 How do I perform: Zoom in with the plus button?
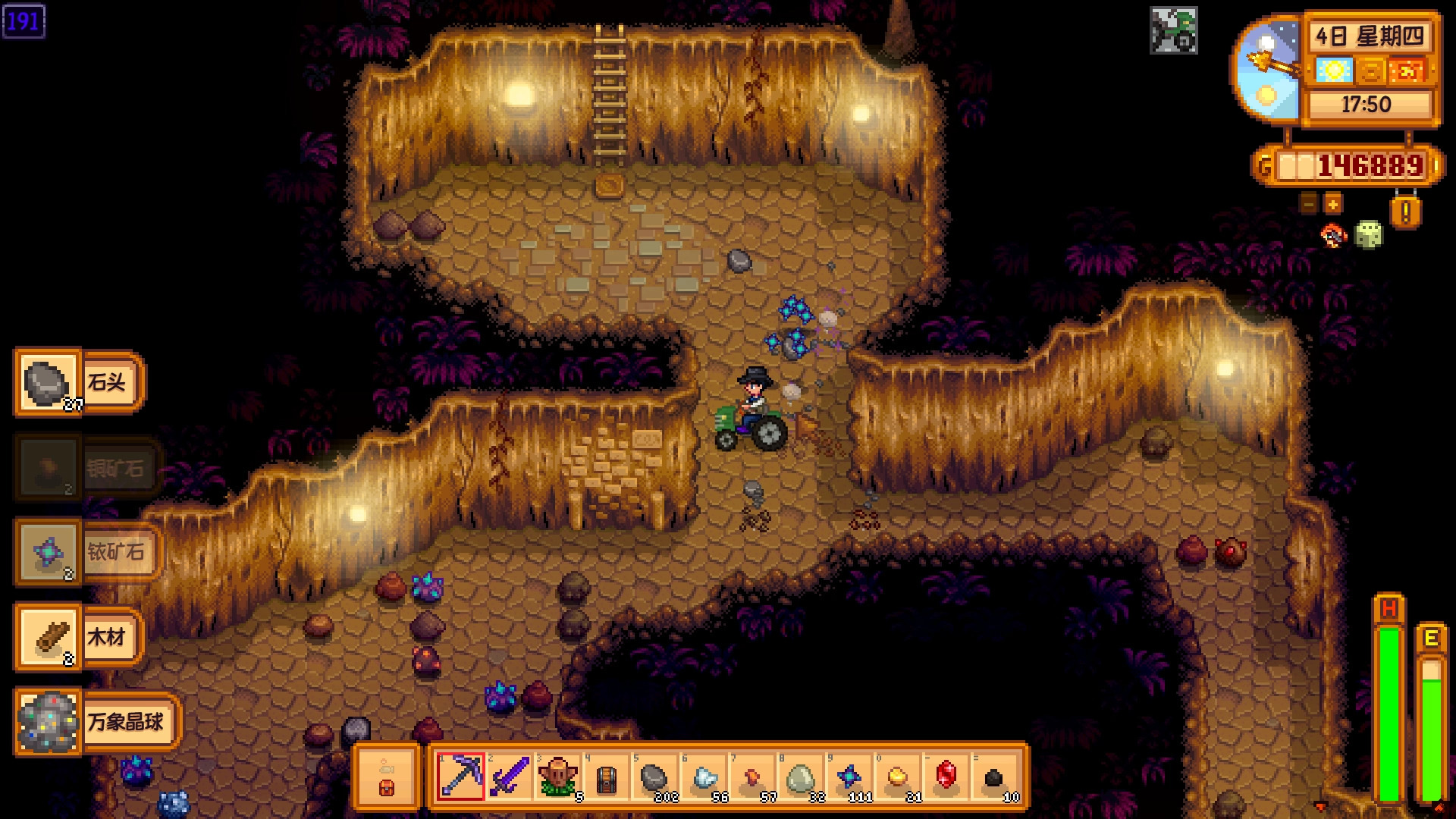click(x=1332, y=203)
